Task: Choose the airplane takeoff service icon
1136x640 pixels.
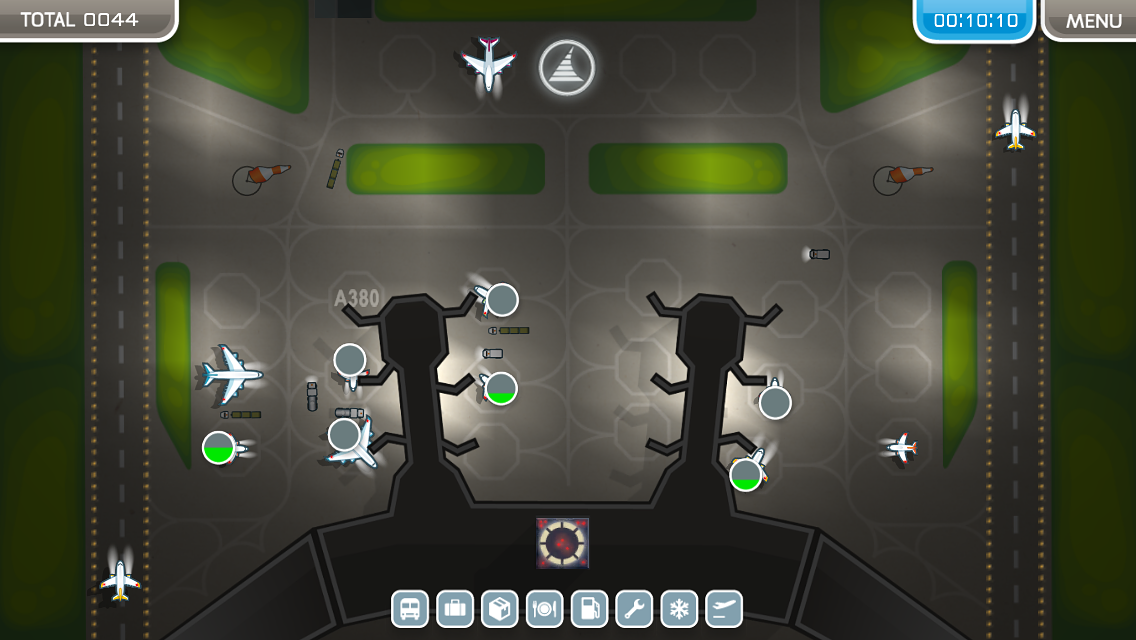Action: pos(724,608)
